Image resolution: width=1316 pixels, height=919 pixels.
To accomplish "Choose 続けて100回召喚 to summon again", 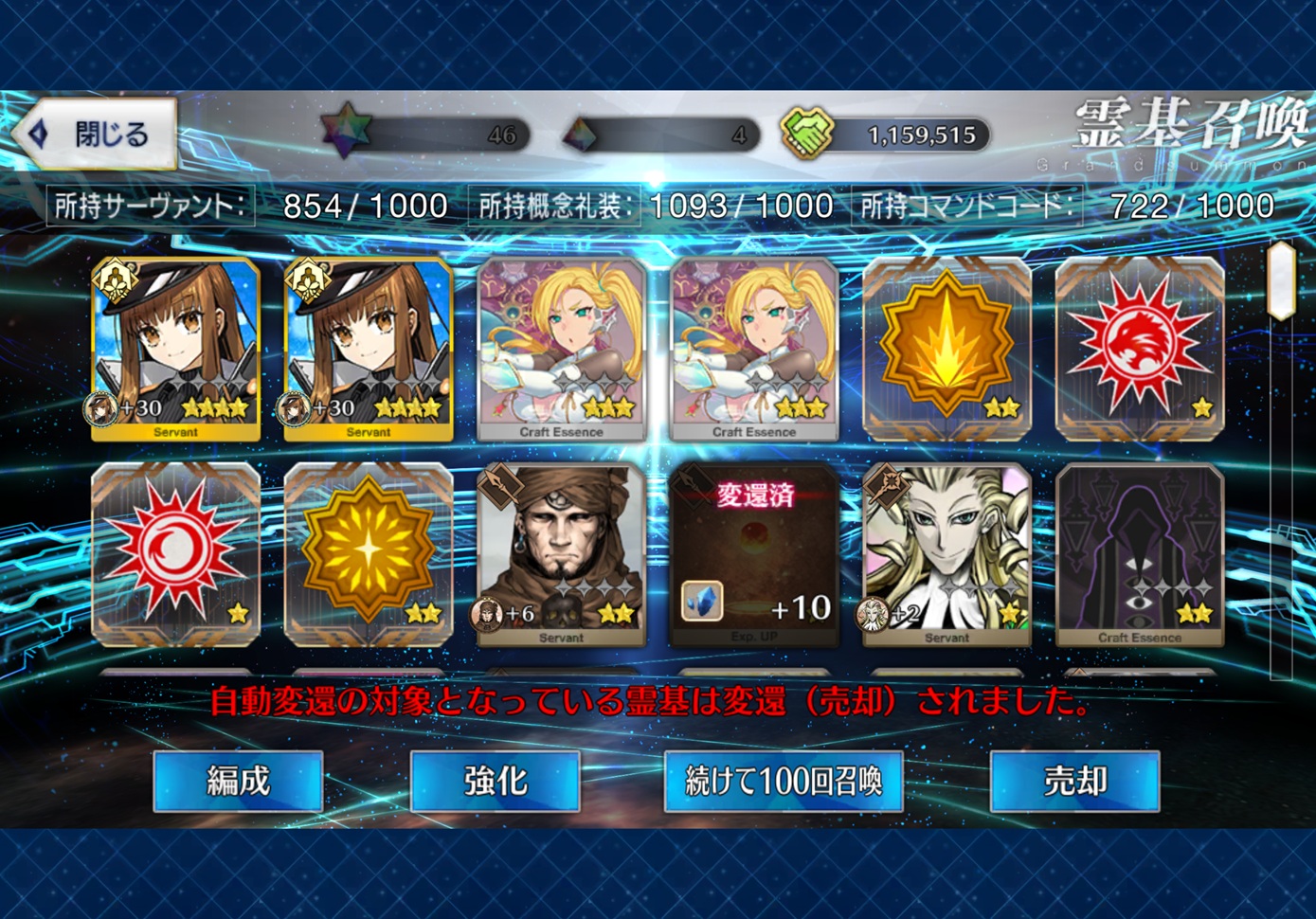I will click(x=783, y=781).
